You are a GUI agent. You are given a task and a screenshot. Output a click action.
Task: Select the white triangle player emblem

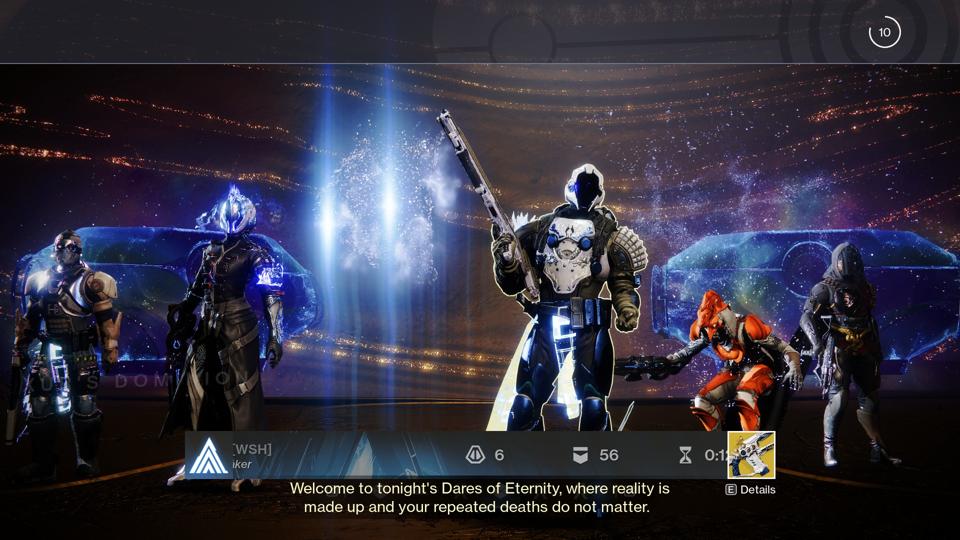pos(209,456)
